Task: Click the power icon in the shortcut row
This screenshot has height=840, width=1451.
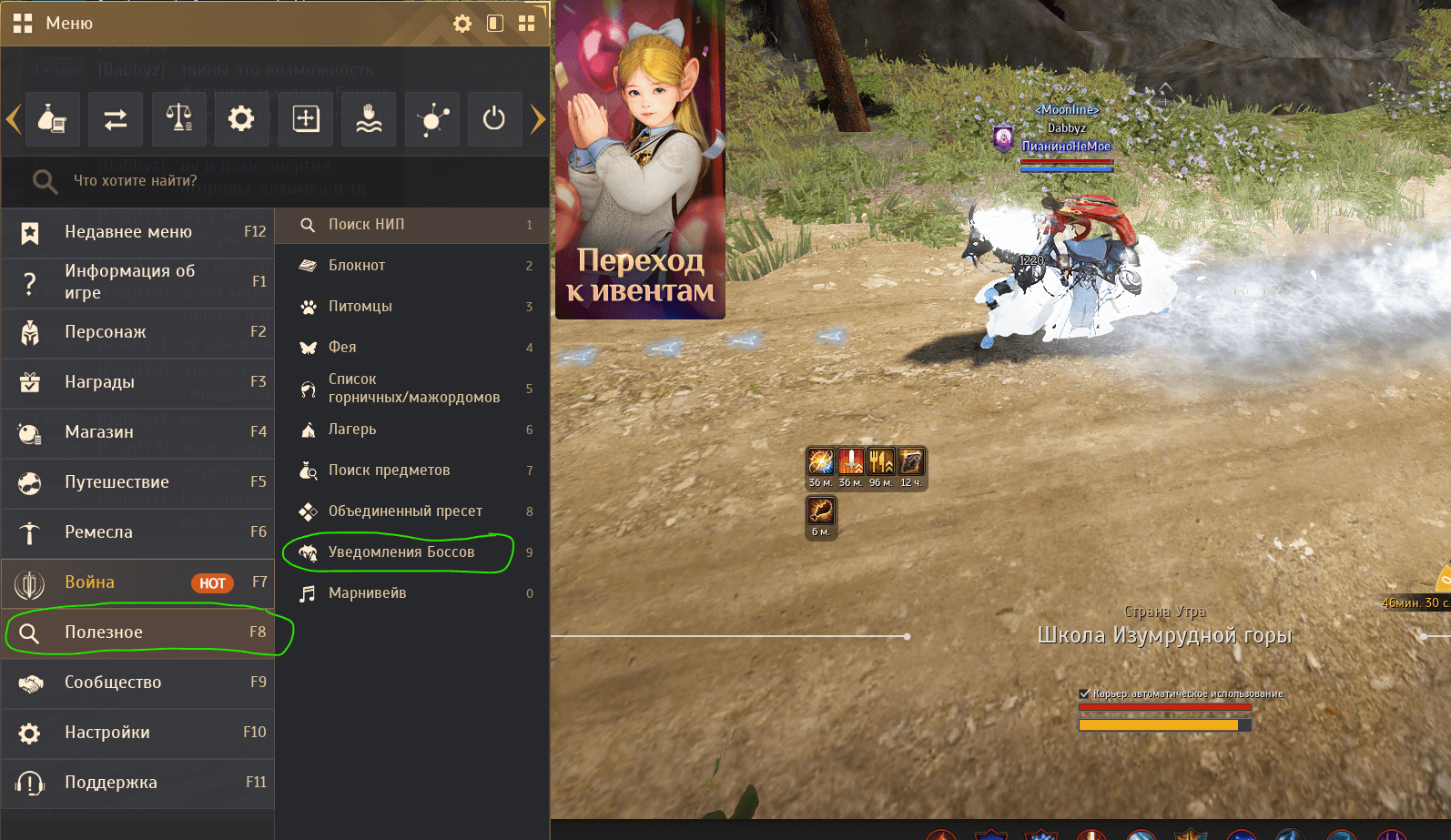Action: [x=494, y=119]
